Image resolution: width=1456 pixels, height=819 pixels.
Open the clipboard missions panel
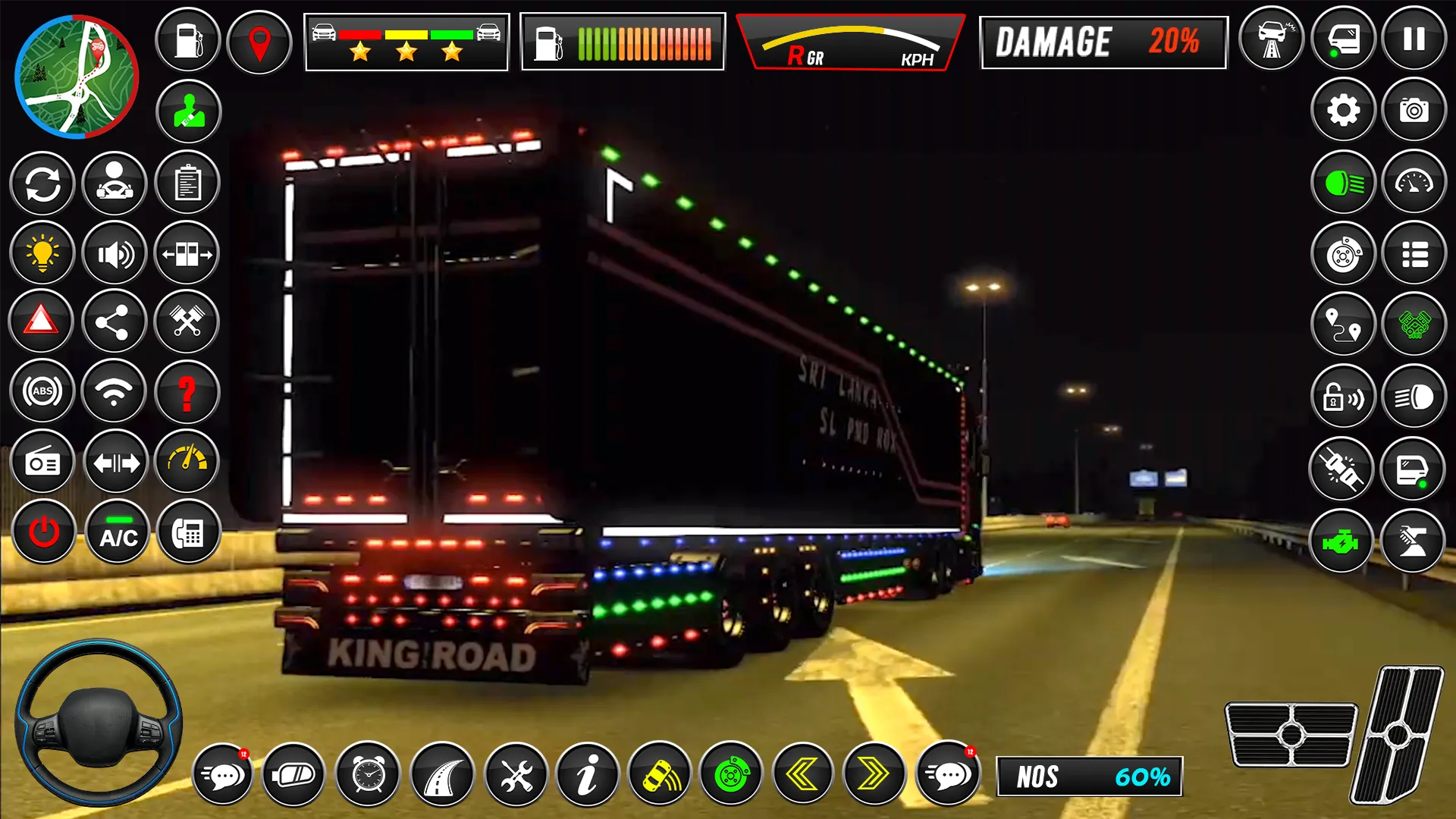pyautogui.click(x=187, y=184)
